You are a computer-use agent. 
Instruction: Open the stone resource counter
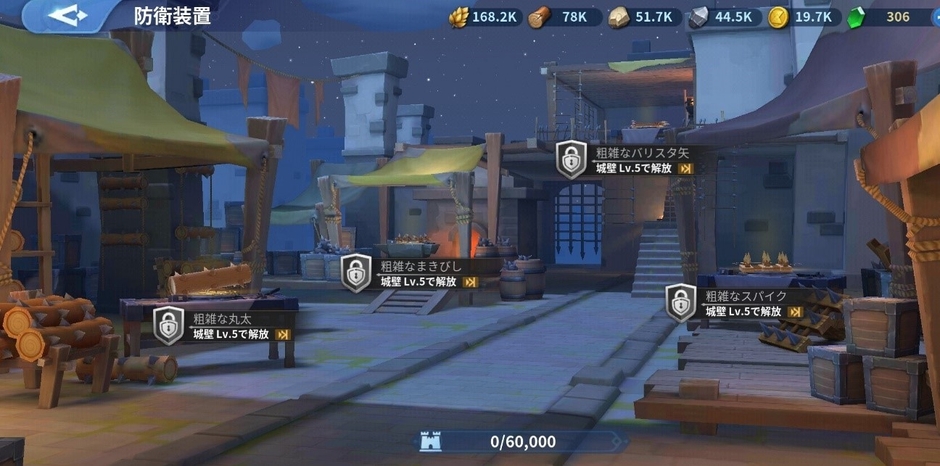point(644,17)
